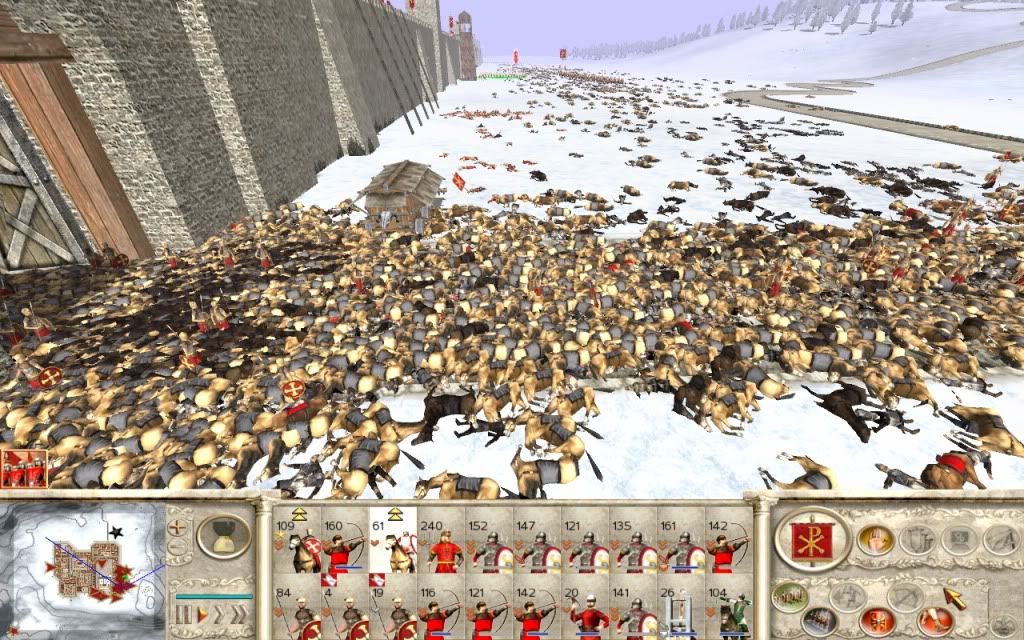Select the 26-man siege engine card
1024x640 pixels.
(683, 611)
